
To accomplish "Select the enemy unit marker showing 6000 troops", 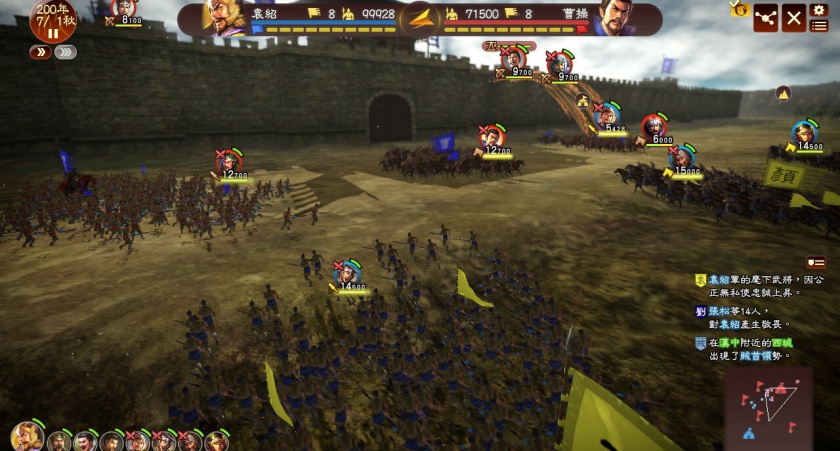I will click(656, 127).
